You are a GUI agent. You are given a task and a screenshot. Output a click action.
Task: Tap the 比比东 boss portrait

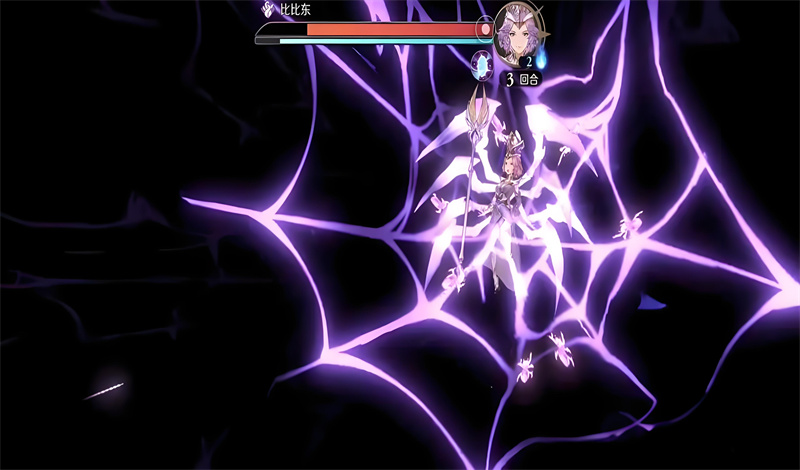[520, 31]
